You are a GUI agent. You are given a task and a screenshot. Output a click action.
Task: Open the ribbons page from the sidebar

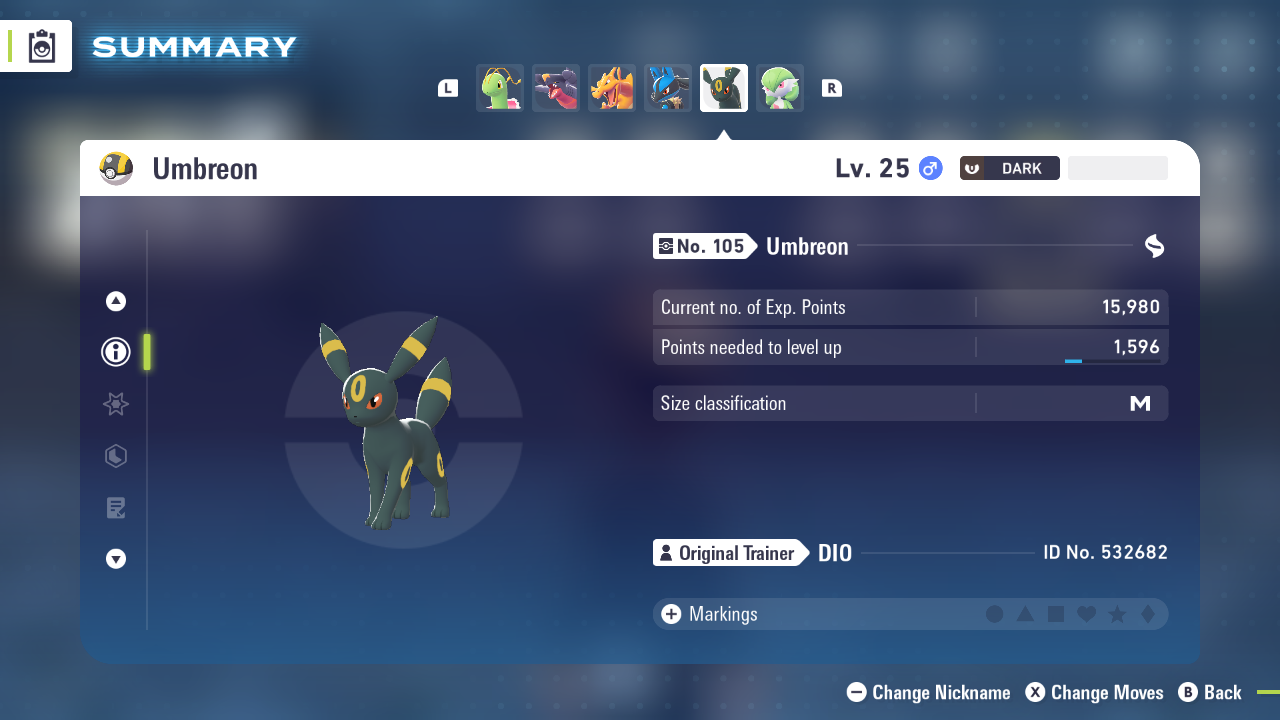[115, 404]
